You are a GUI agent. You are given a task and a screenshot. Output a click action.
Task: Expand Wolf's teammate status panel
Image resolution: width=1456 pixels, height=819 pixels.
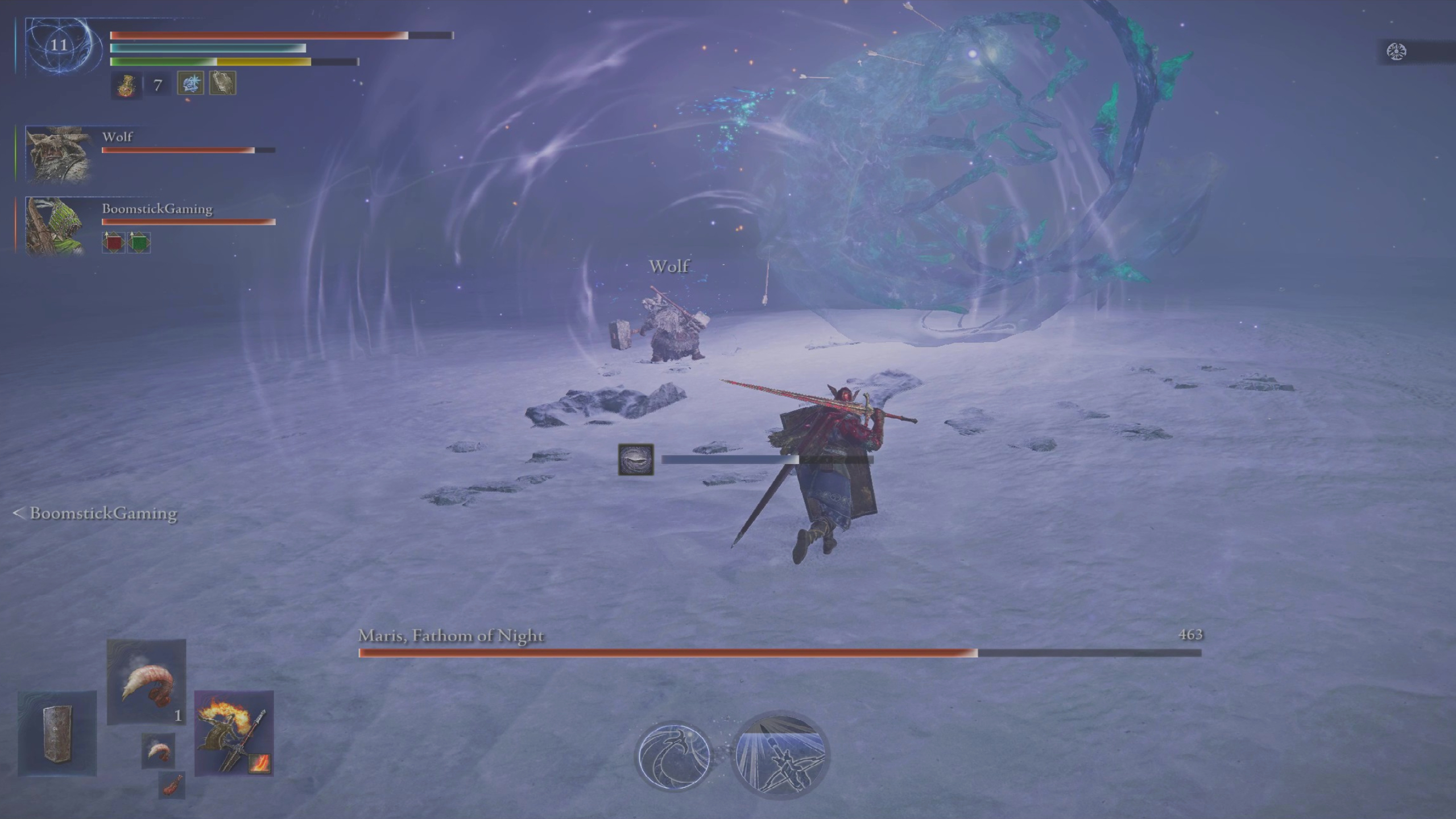click(x=59, y=154)
